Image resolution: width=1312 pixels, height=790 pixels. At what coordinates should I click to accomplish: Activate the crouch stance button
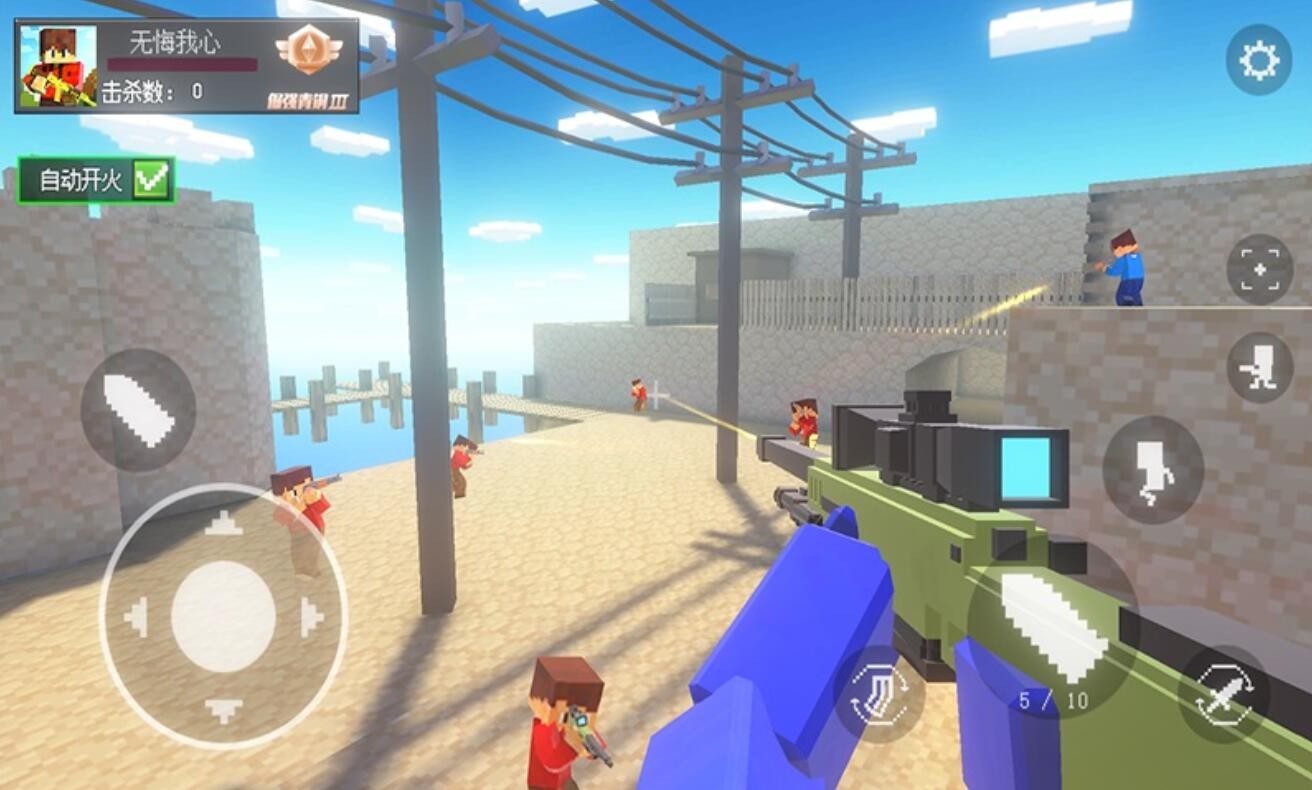(1259, 368)
